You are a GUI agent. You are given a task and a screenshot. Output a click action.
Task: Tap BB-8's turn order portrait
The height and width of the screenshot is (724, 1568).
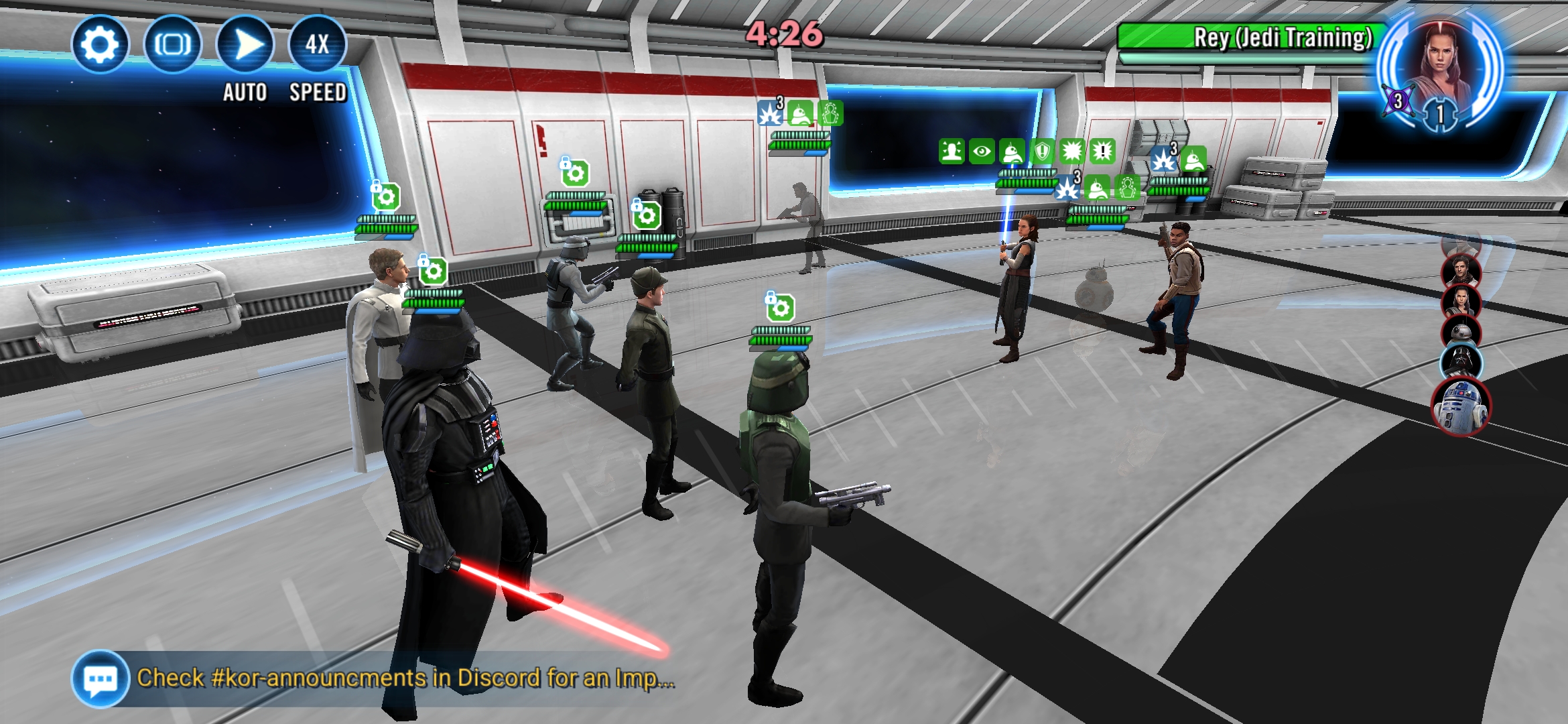pyautogui.click(x=1461, y=332)
